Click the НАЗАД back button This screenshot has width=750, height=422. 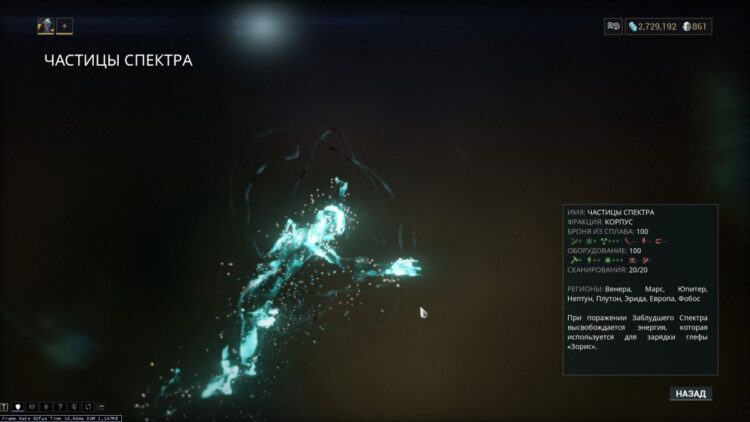690,394
